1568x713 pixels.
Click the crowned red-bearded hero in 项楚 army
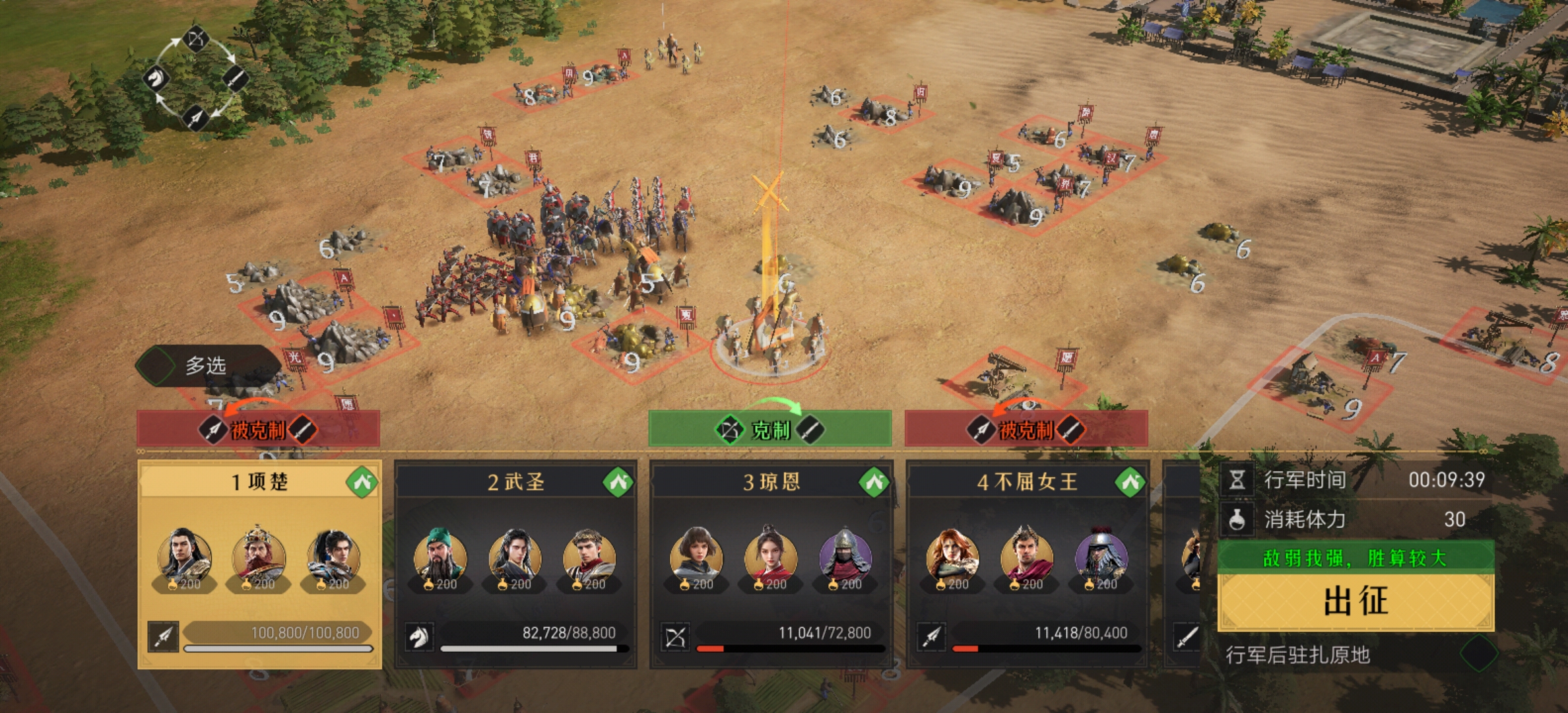pos(259,558)
